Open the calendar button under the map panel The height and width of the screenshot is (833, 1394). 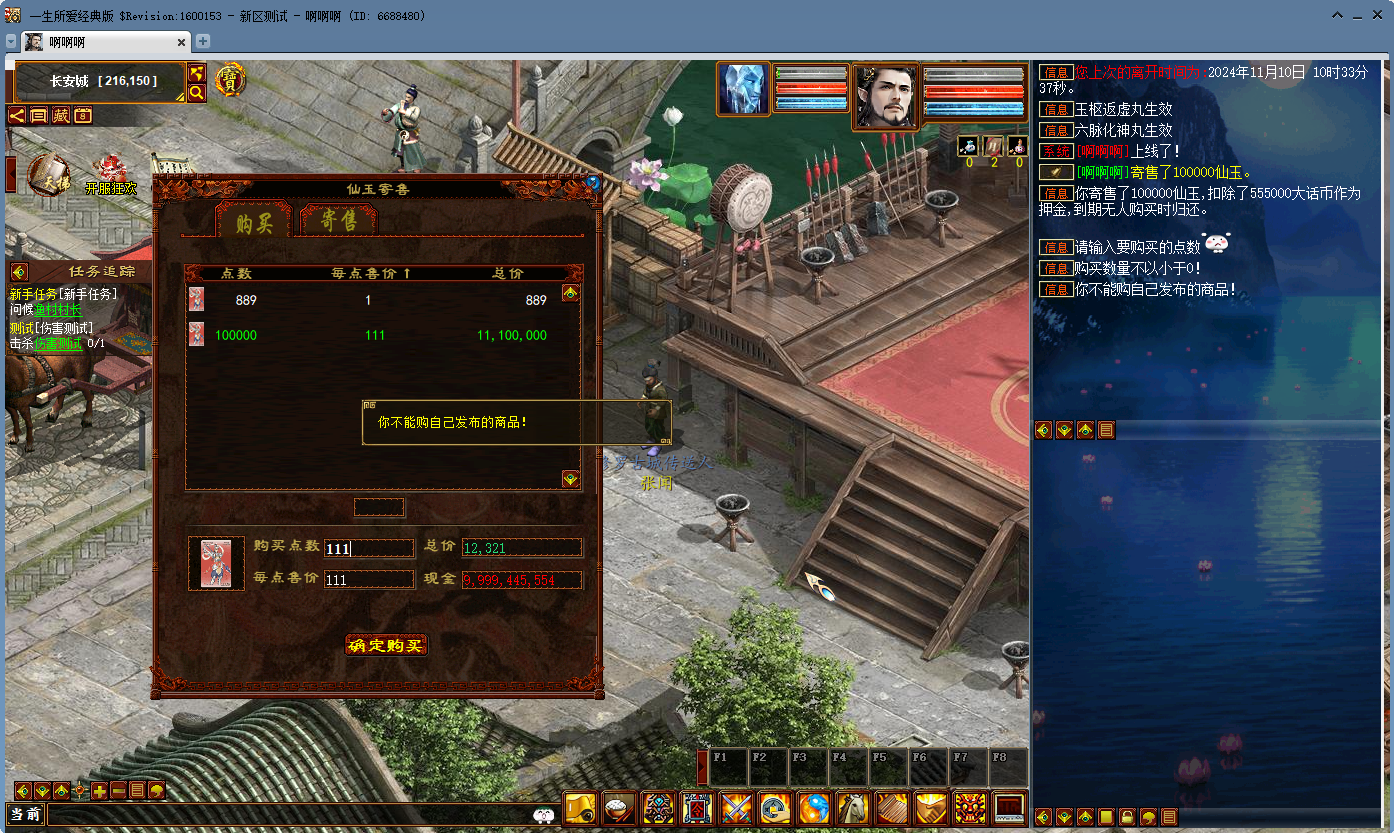pos(83,115)
